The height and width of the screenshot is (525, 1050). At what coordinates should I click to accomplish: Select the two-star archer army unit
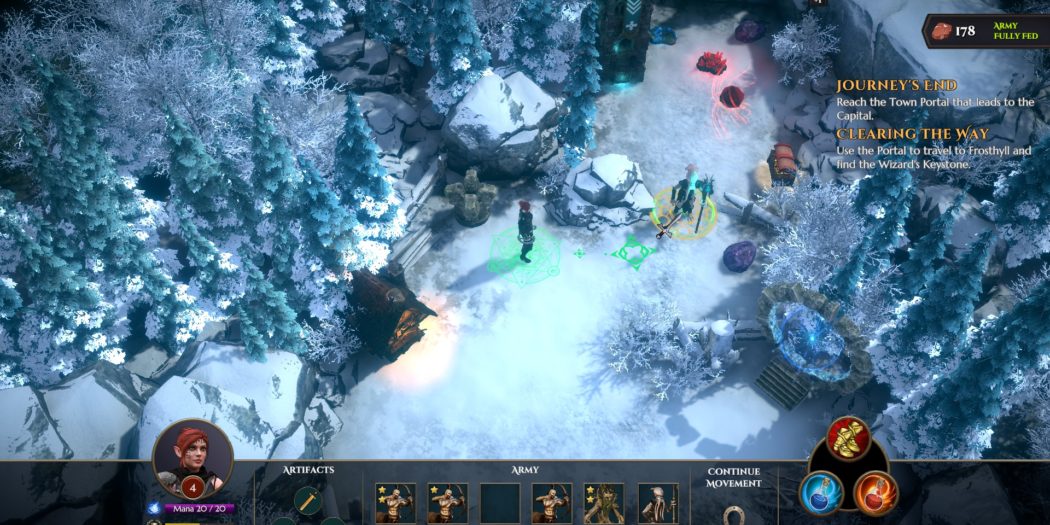pos(395,503)
